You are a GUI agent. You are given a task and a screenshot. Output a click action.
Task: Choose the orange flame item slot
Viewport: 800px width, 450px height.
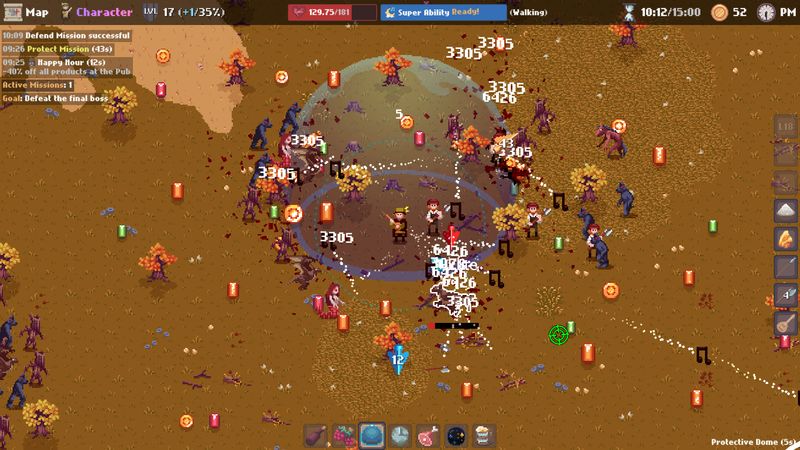pyautogui.click(x=785, y=239)
